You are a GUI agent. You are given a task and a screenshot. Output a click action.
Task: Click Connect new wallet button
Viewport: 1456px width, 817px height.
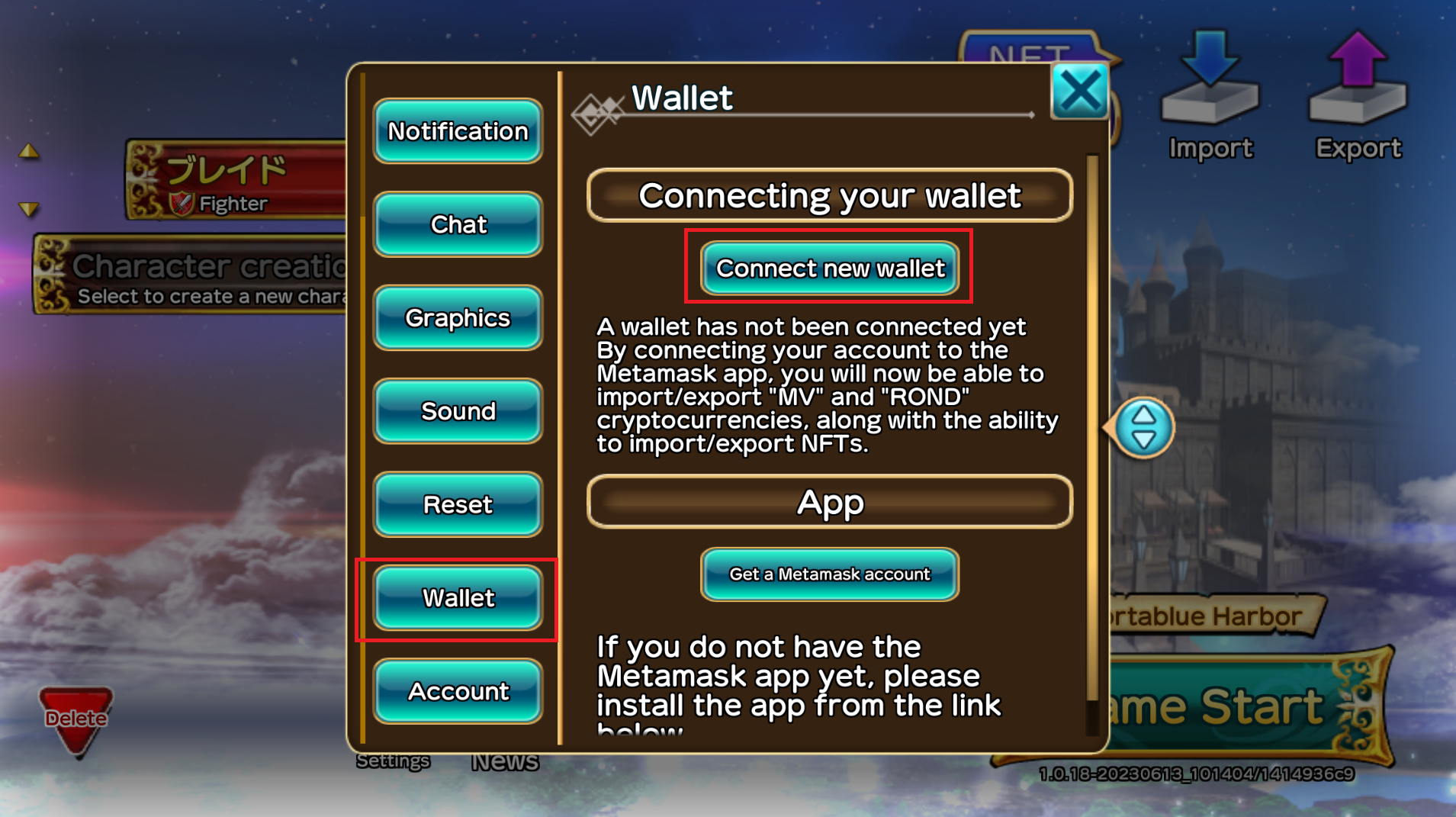[830, 269]
